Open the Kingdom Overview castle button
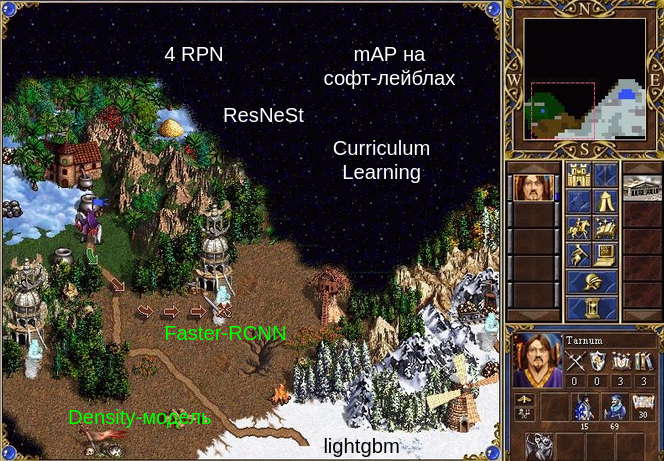This screenshot has width=664, height=461. (x=580, y=176)
